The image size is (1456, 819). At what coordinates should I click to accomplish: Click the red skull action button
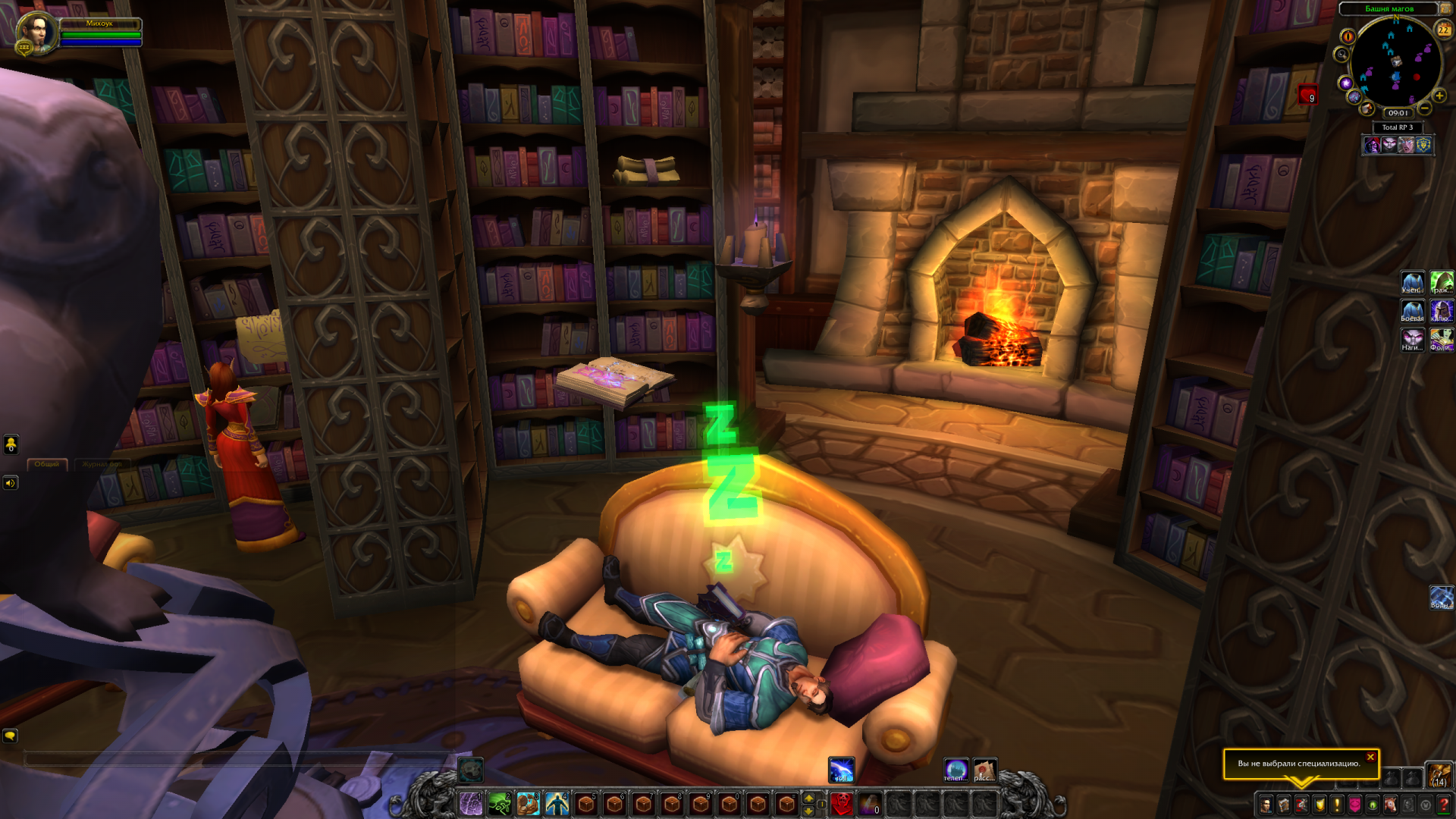click(841, 804)
